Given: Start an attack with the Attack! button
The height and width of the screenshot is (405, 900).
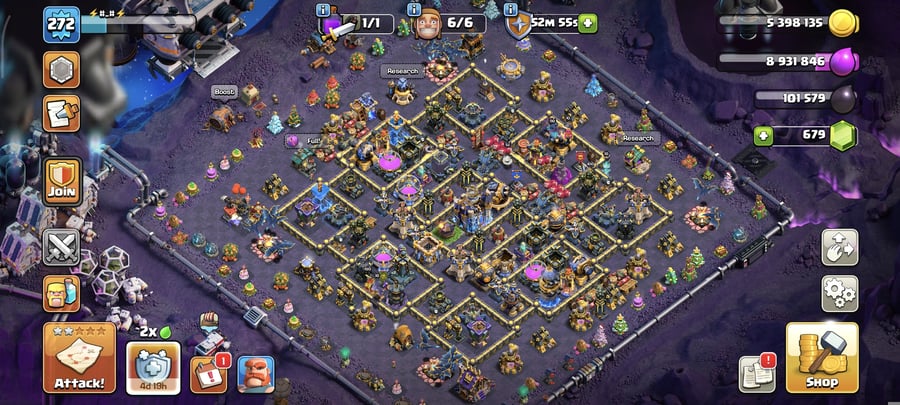Looking at the screenshot, I should click(78, 357).
